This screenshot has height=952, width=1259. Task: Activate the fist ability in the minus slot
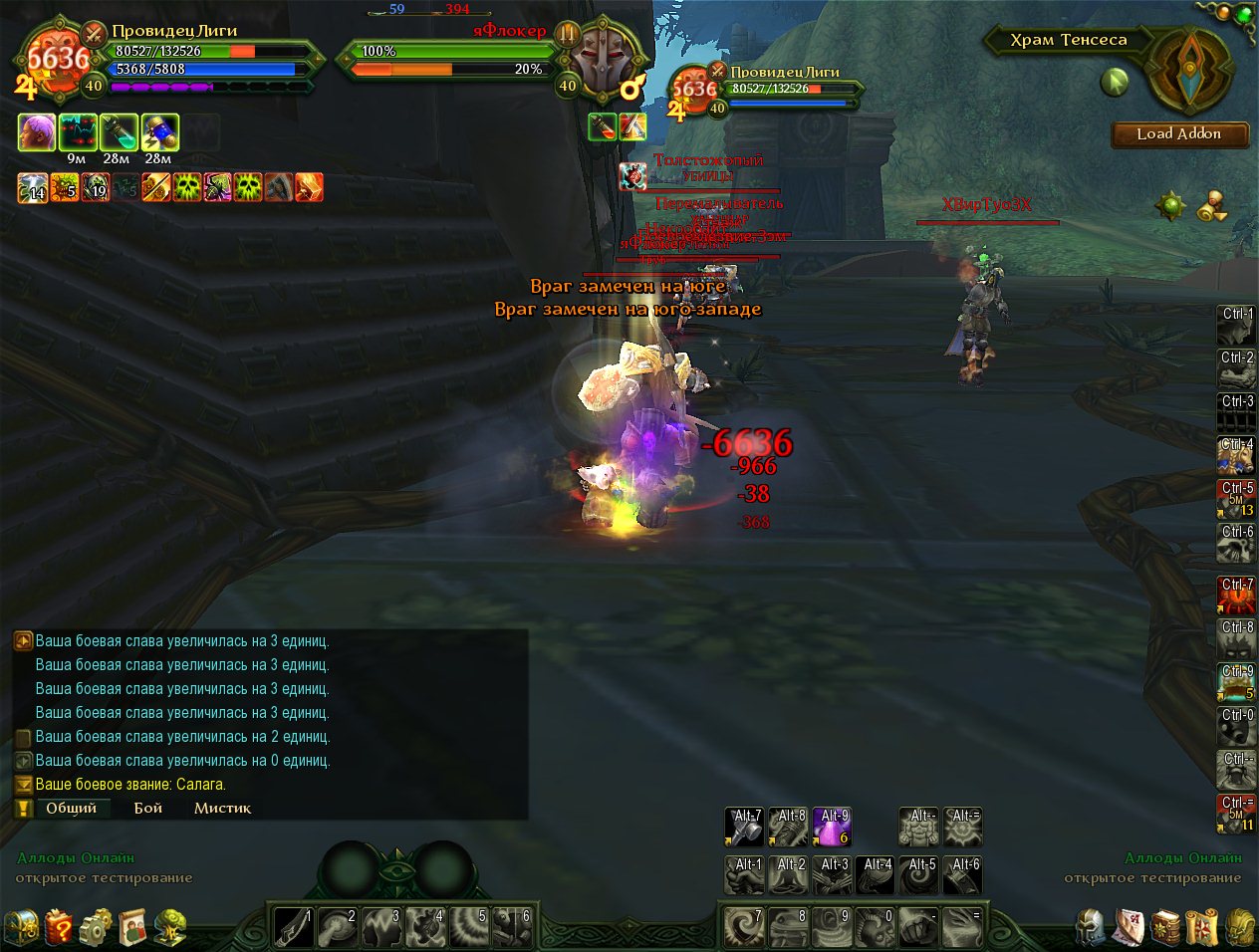(x=918, y=927)
